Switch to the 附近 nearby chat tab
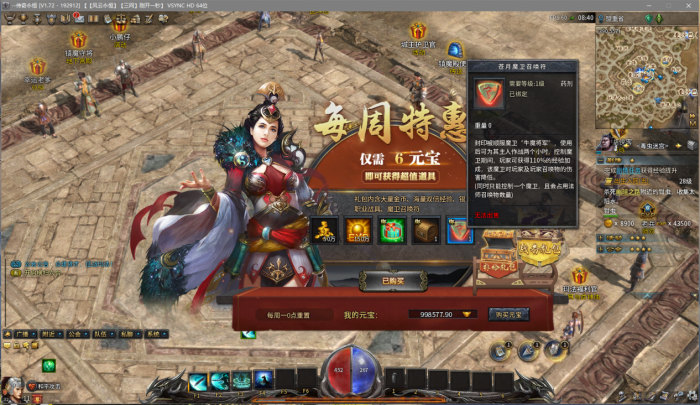The image size is (700, 405). pyautogui.click(x=51, y=333)
